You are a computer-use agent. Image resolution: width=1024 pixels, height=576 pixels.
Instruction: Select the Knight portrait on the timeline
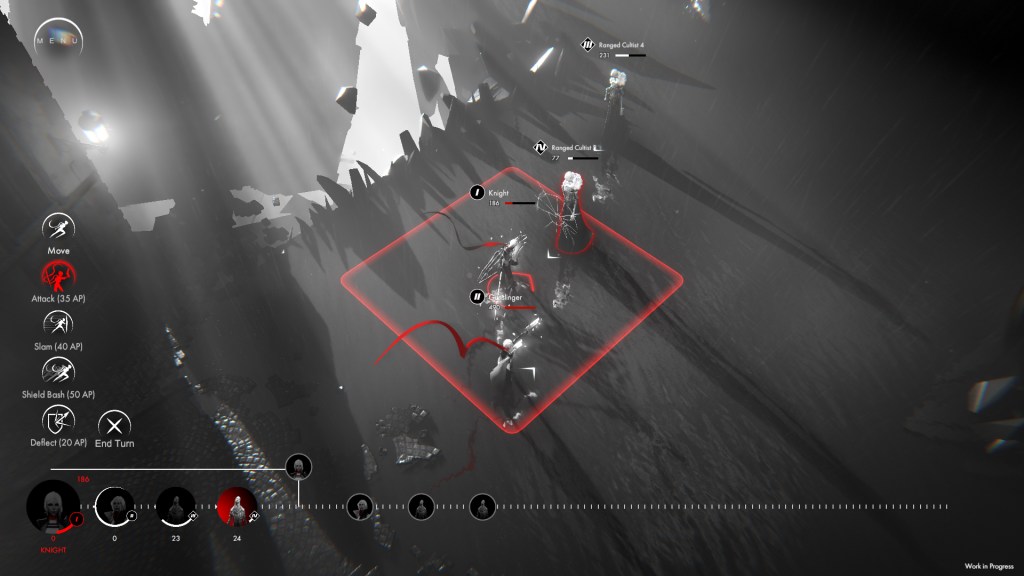[x=52, y=505]
